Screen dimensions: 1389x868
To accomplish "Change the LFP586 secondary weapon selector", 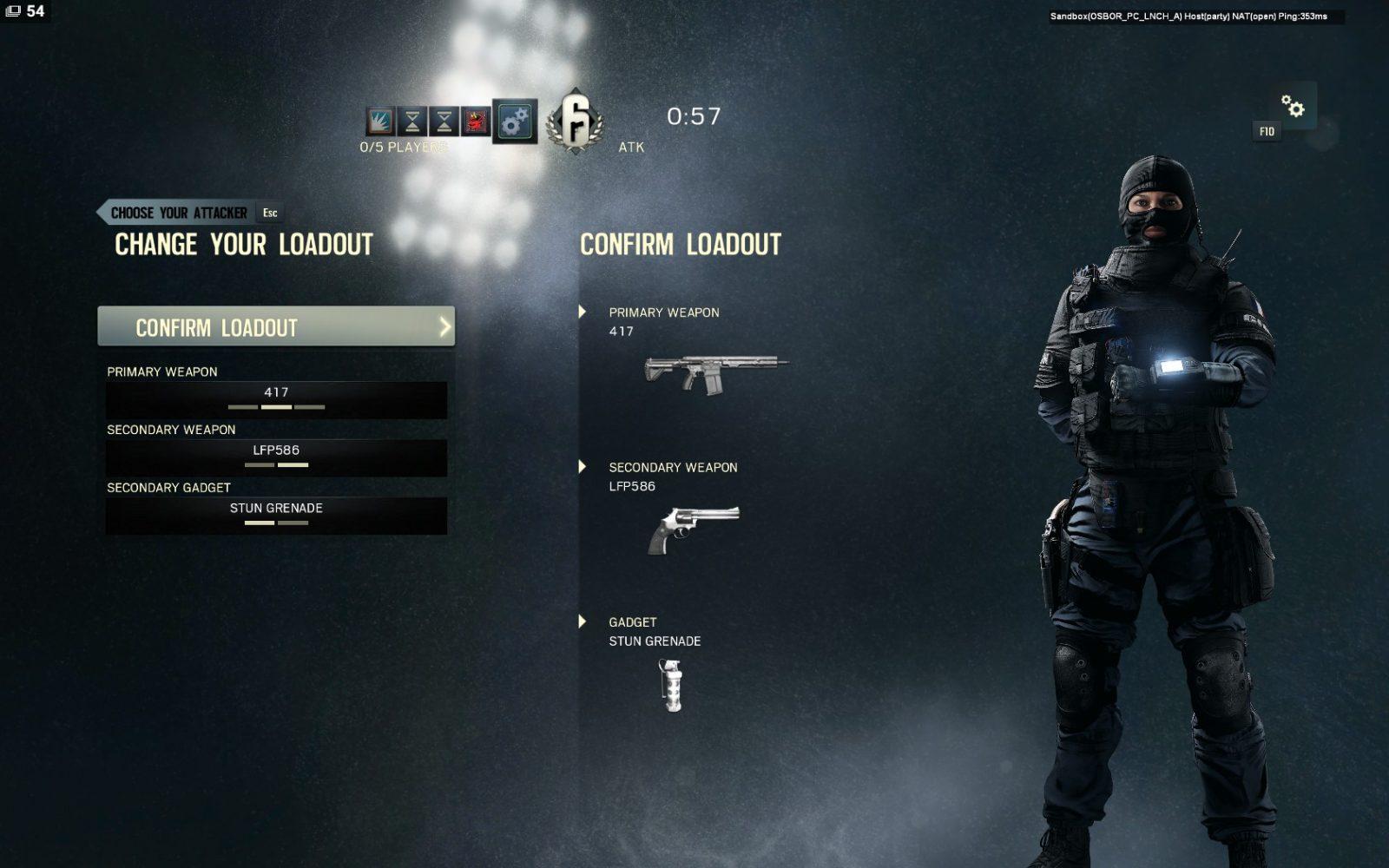I will click(276, 457).
